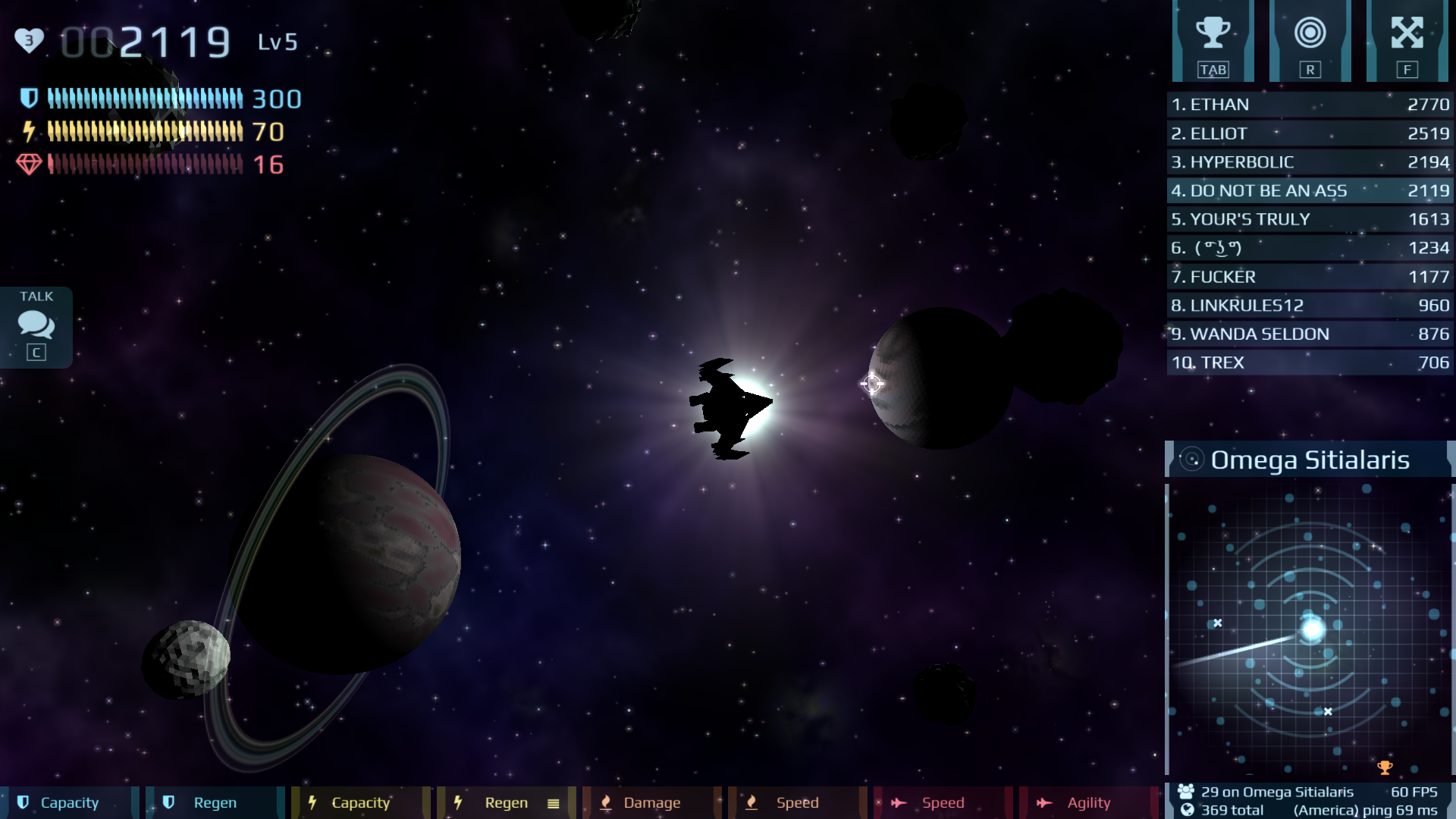Expand the Energy Regen upgrade menu
Screen dimensions: 1456x819
(458, 802)
